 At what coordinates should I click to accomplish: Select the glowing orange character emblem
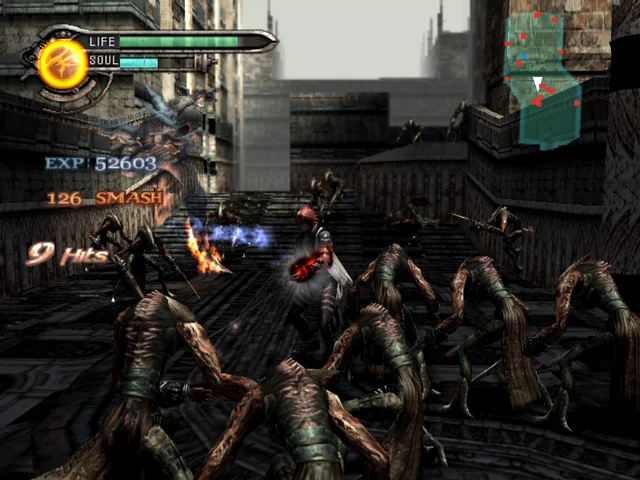click(63, 60)
